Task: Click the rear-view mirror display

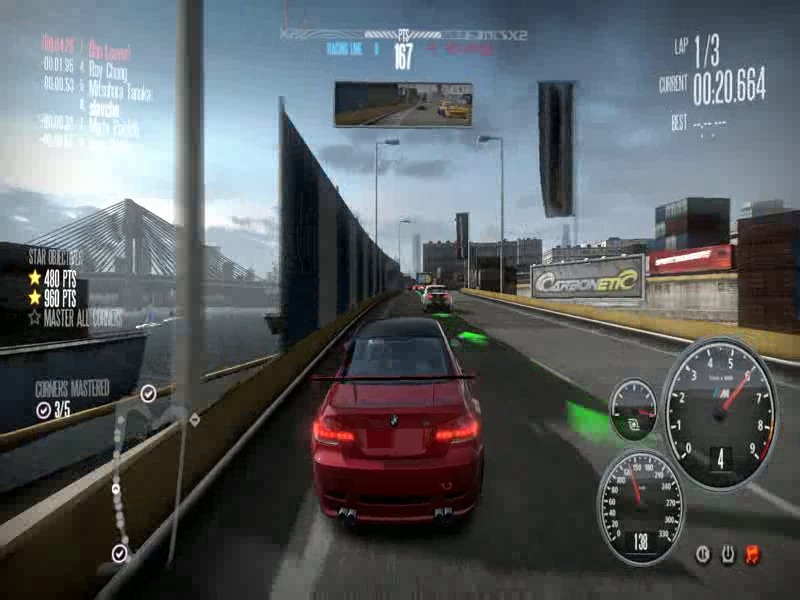Action: 403,104
